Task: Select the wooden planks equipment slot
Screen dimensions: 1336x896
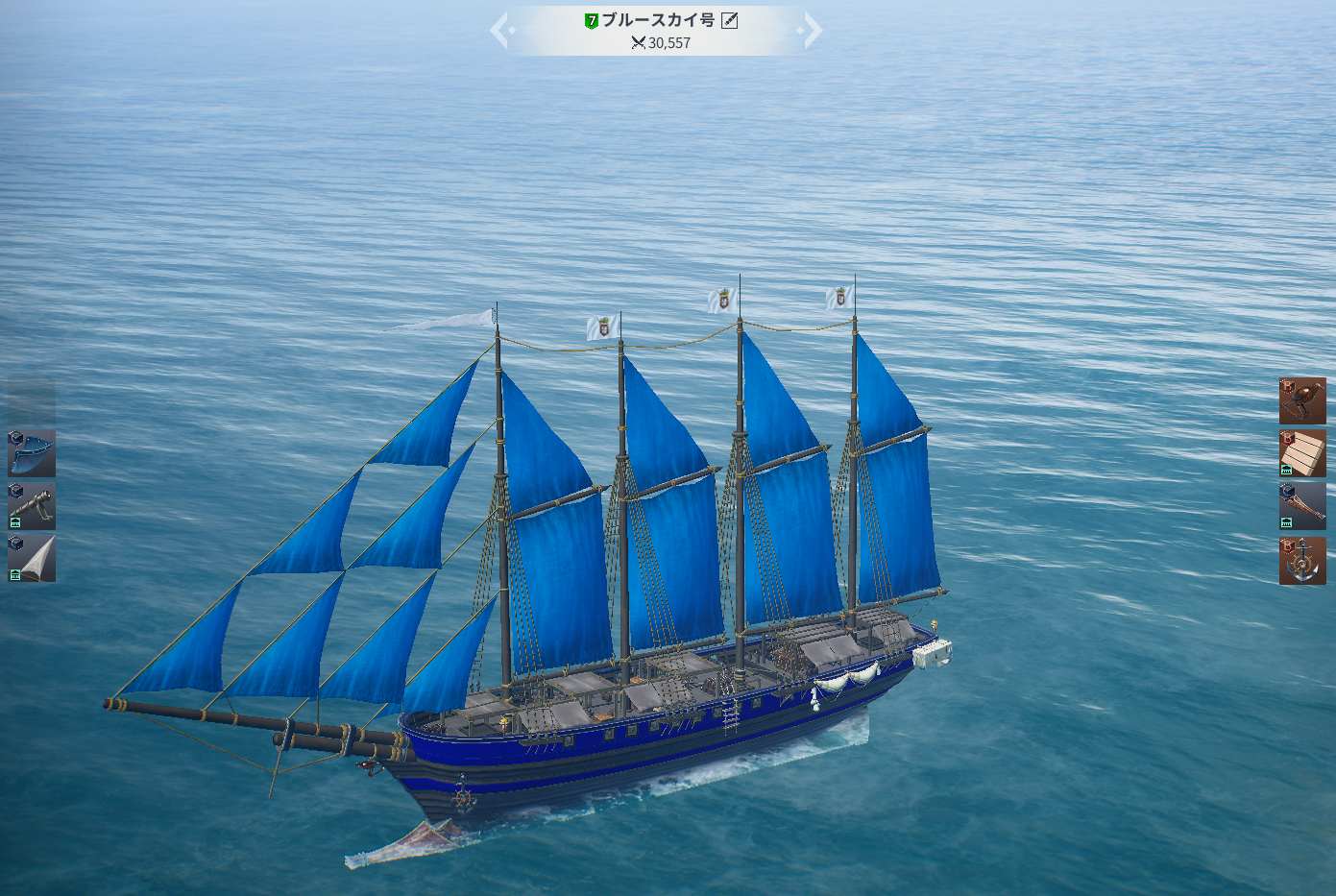Action: pos(1302,454)
